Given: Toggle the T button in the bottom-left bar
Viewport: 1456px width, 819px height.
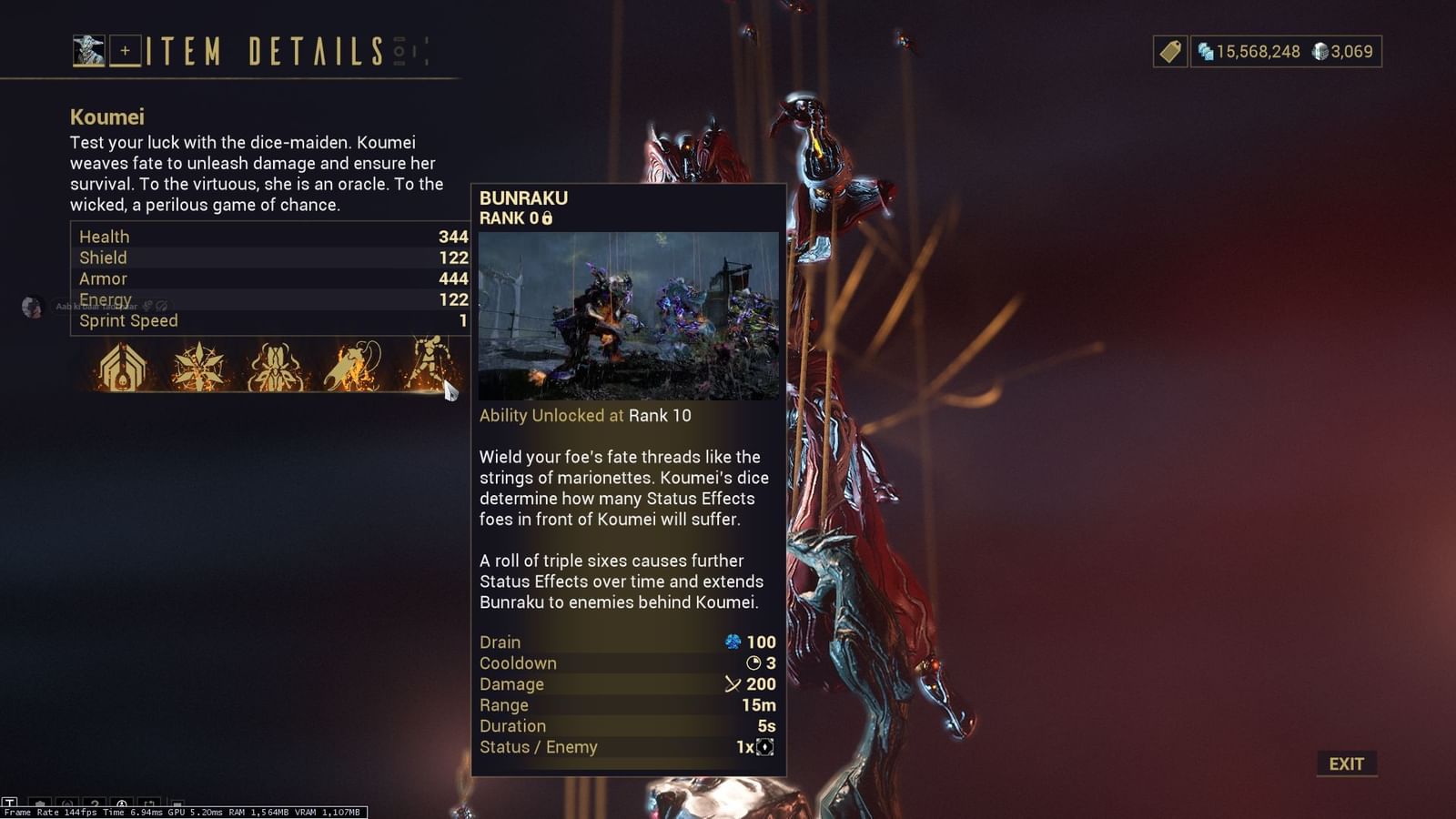Looking at the screenshot, I should click(10, 804).
